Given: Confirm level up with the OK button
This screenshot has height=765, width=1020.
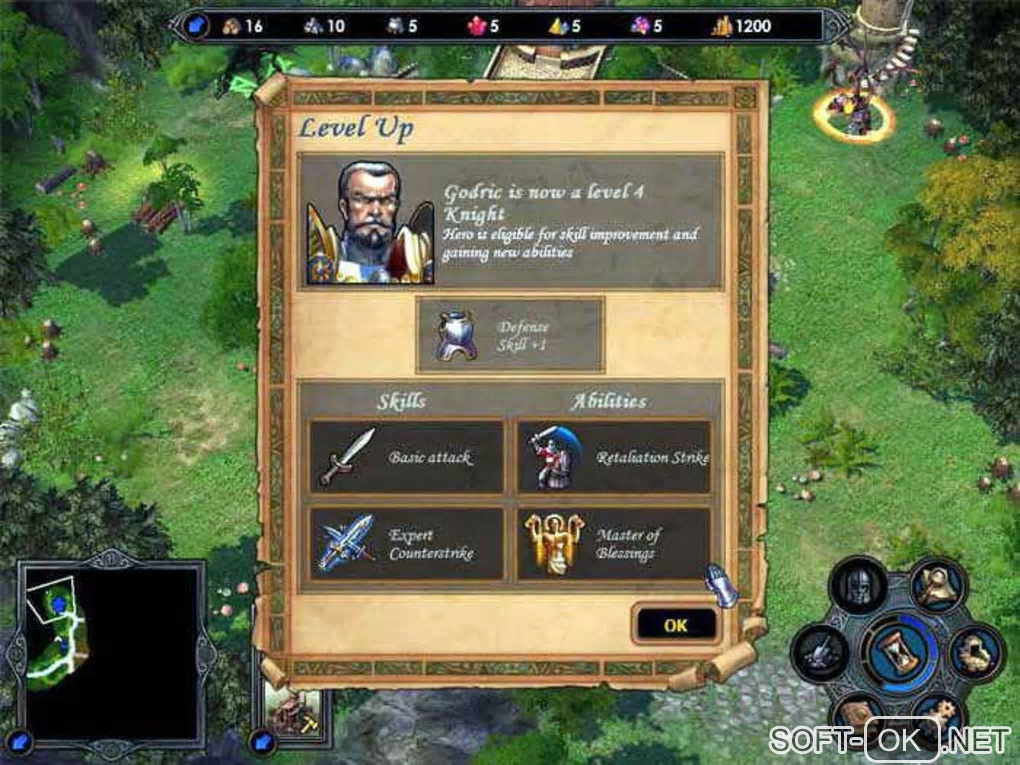Looking at the screenshot, I should pyautogui.click(x=676, y=625).
